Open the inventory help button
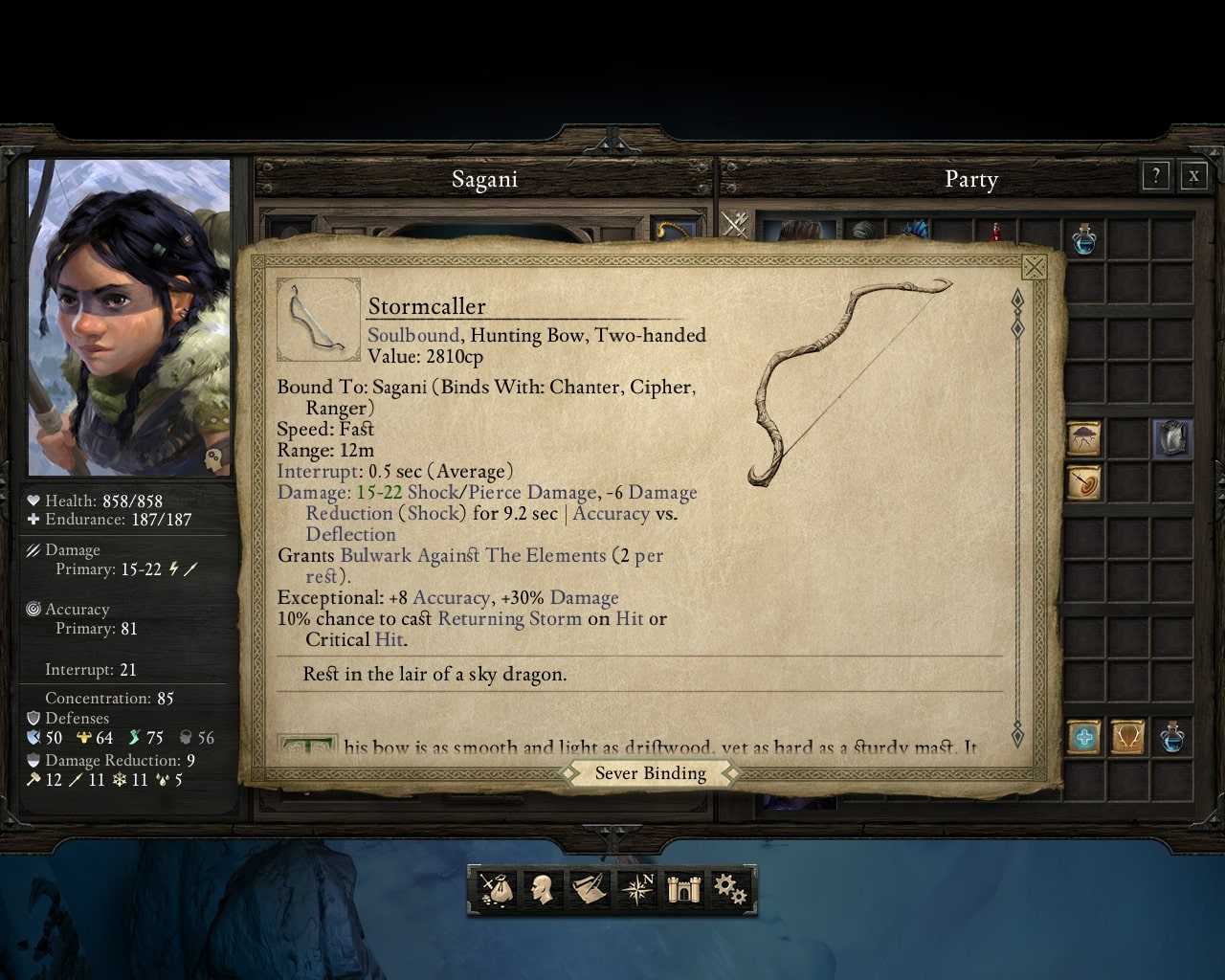The image size is (1225, 980). (1156, 175)
